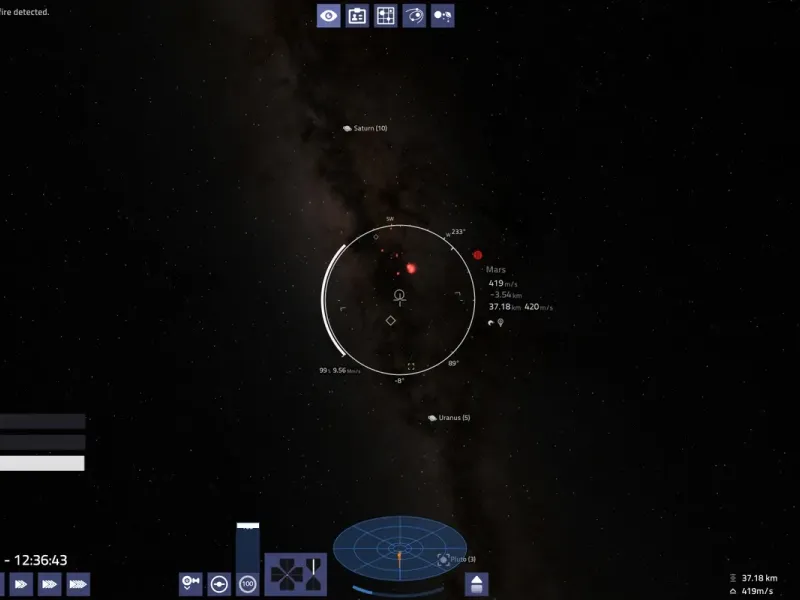Click the throttle 100 button
Viewport: 800px width, 600px height.
click(x=248, y=583)
